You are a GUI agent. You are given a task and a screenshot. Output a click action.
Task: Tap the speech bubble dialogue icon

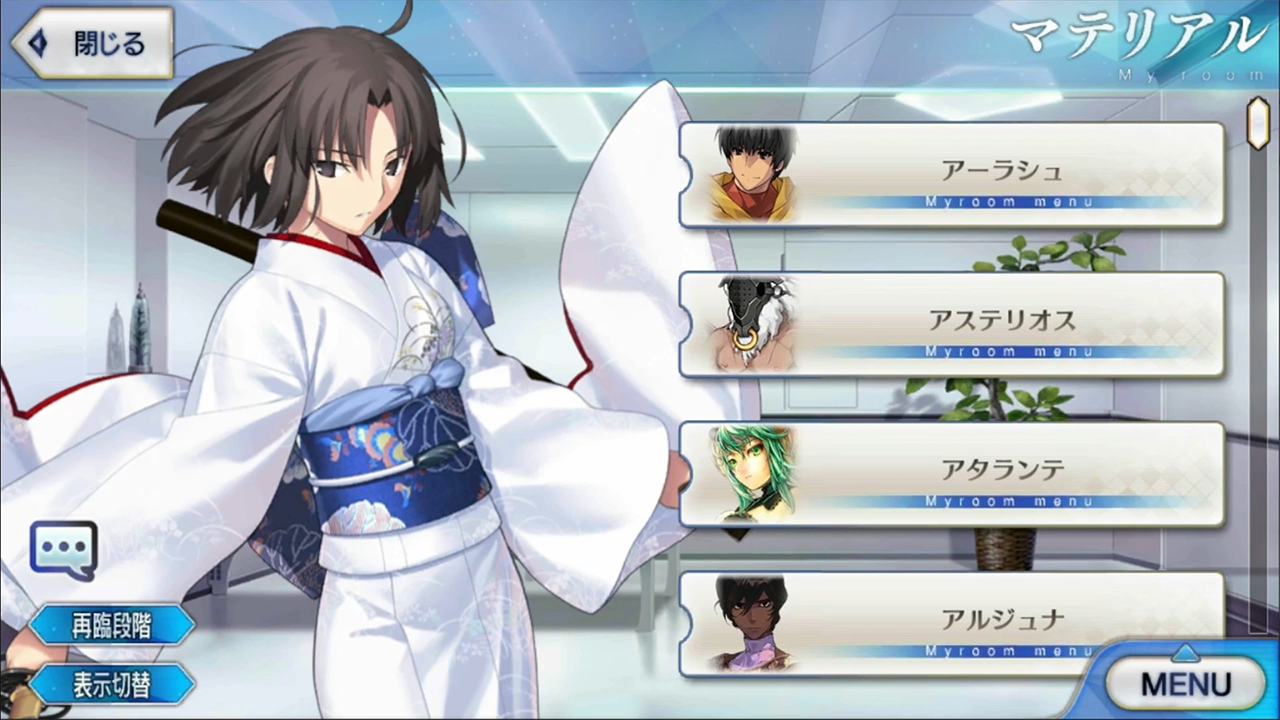point(63,546)
